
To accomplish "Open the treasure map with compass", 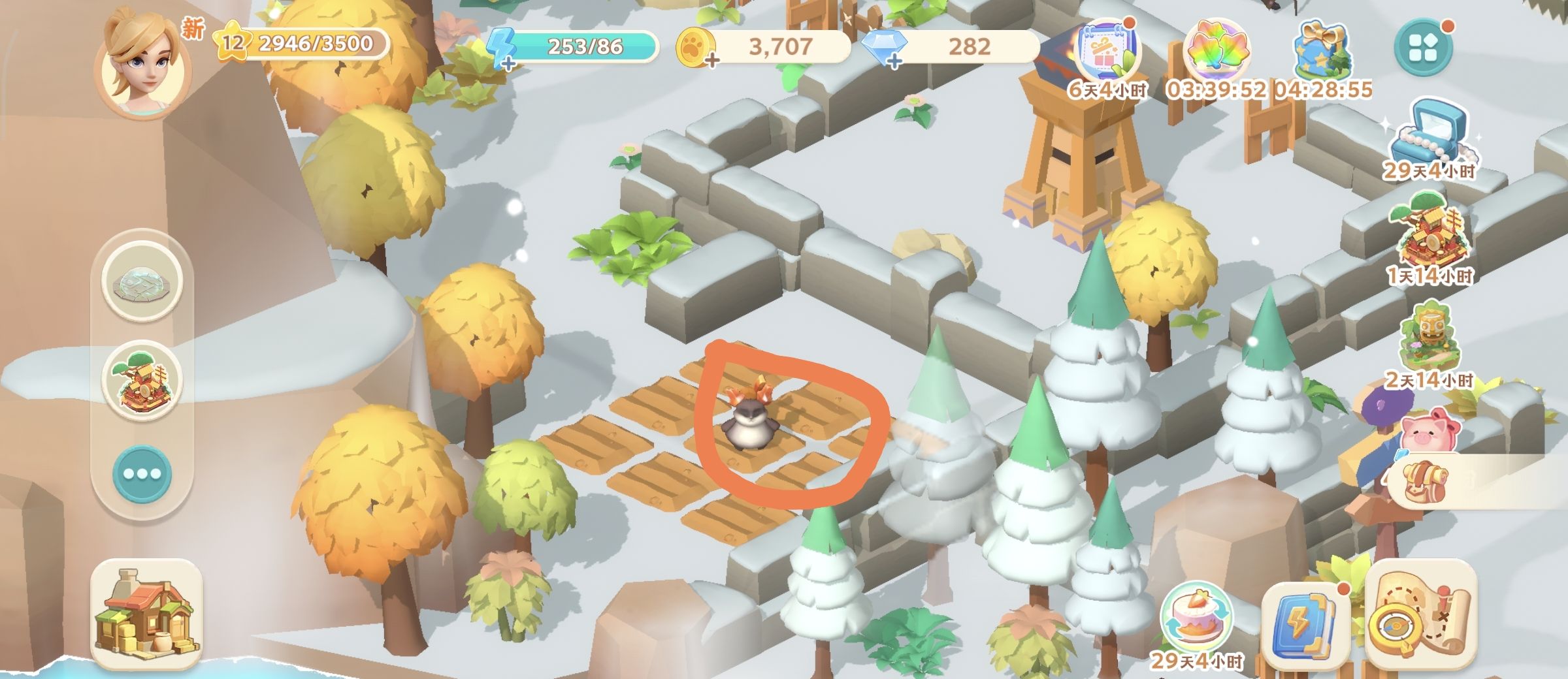I will 1422,617.
